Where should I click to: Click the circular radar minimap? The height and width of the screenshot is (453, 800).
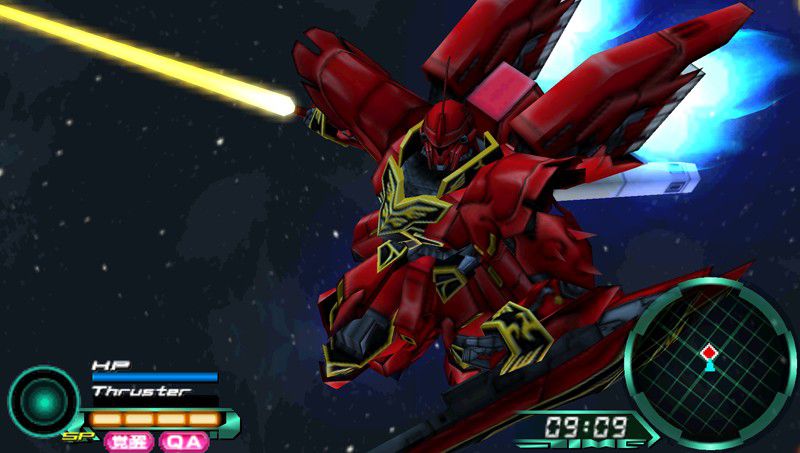coord(710,357)
